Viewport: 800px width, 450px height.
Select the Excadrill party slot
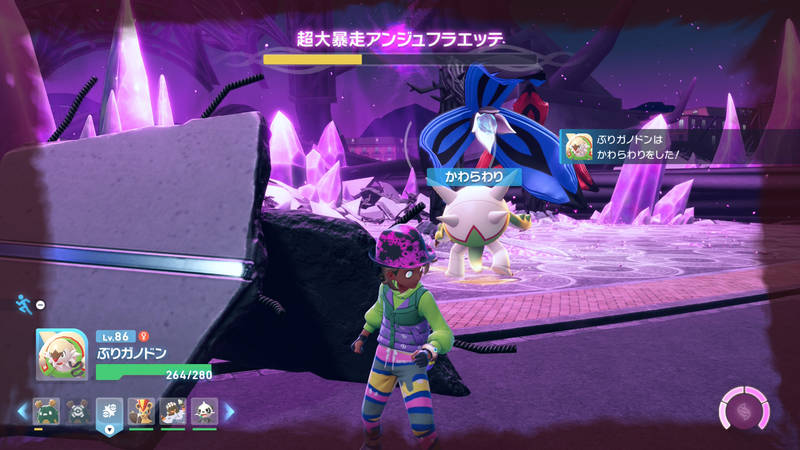[173, 410]
